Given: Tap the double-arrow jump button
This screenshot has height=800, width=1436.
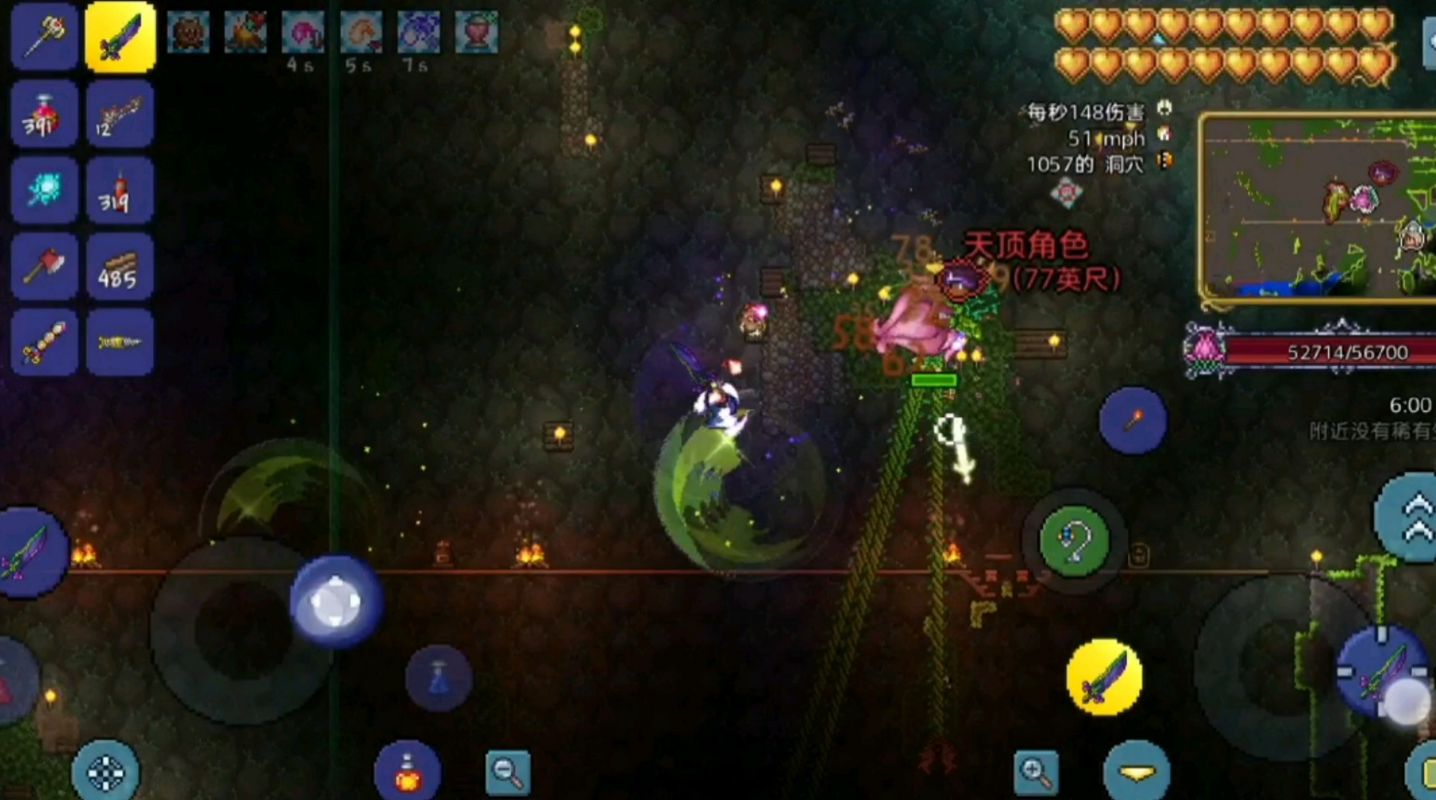Looking at the screenshot, I should (x=1410, y=517).
